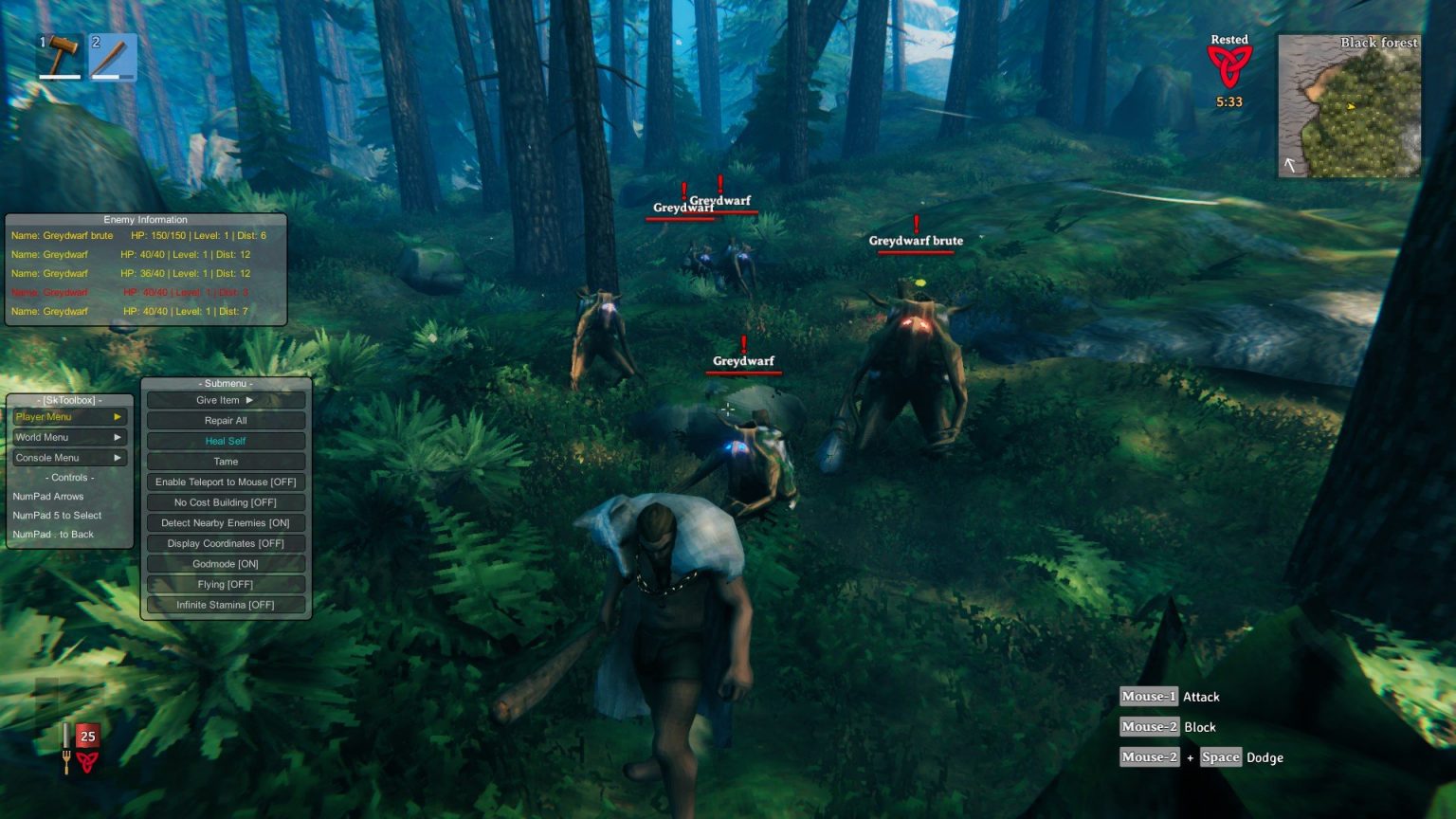The width and height of the screenshot is (1456, 819).
Task: Disable Detect Nearby Enemies
Action: [225, 522]
